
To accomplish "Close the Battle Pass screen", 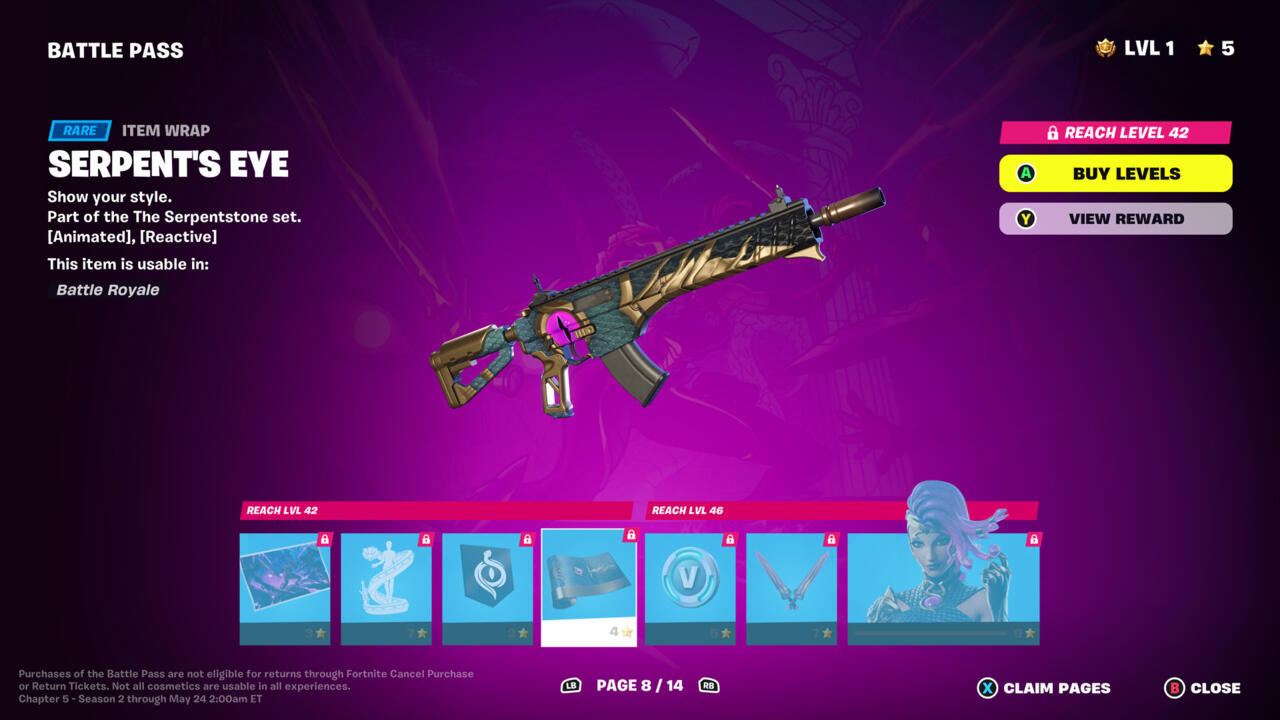I will pyautogui.click(x=1202, y=688).
